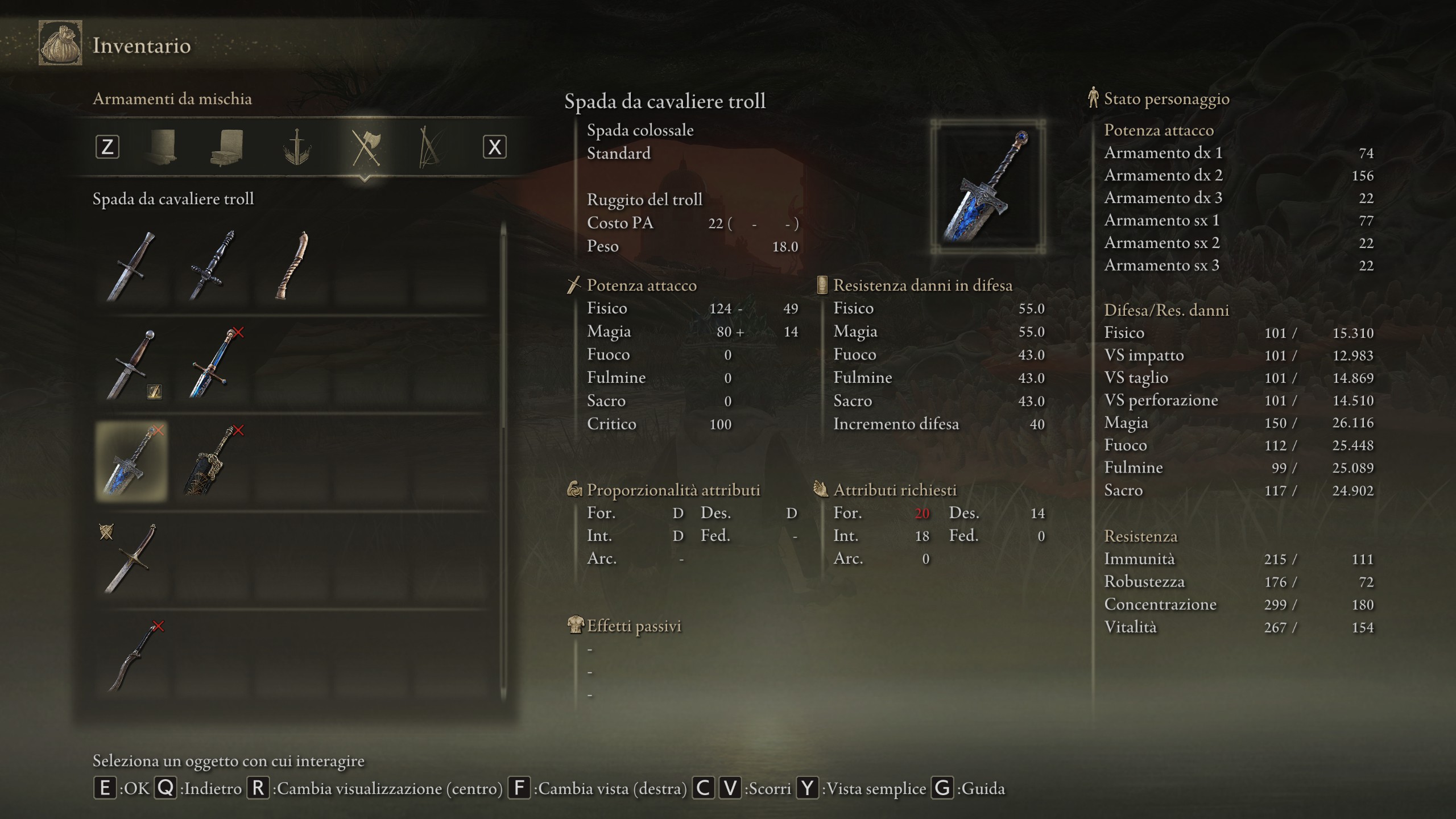The width and height of the screenshot is (1456, 819).
Task: Select the Troll Knight's Sword slot
Action: tap(131, 461)
